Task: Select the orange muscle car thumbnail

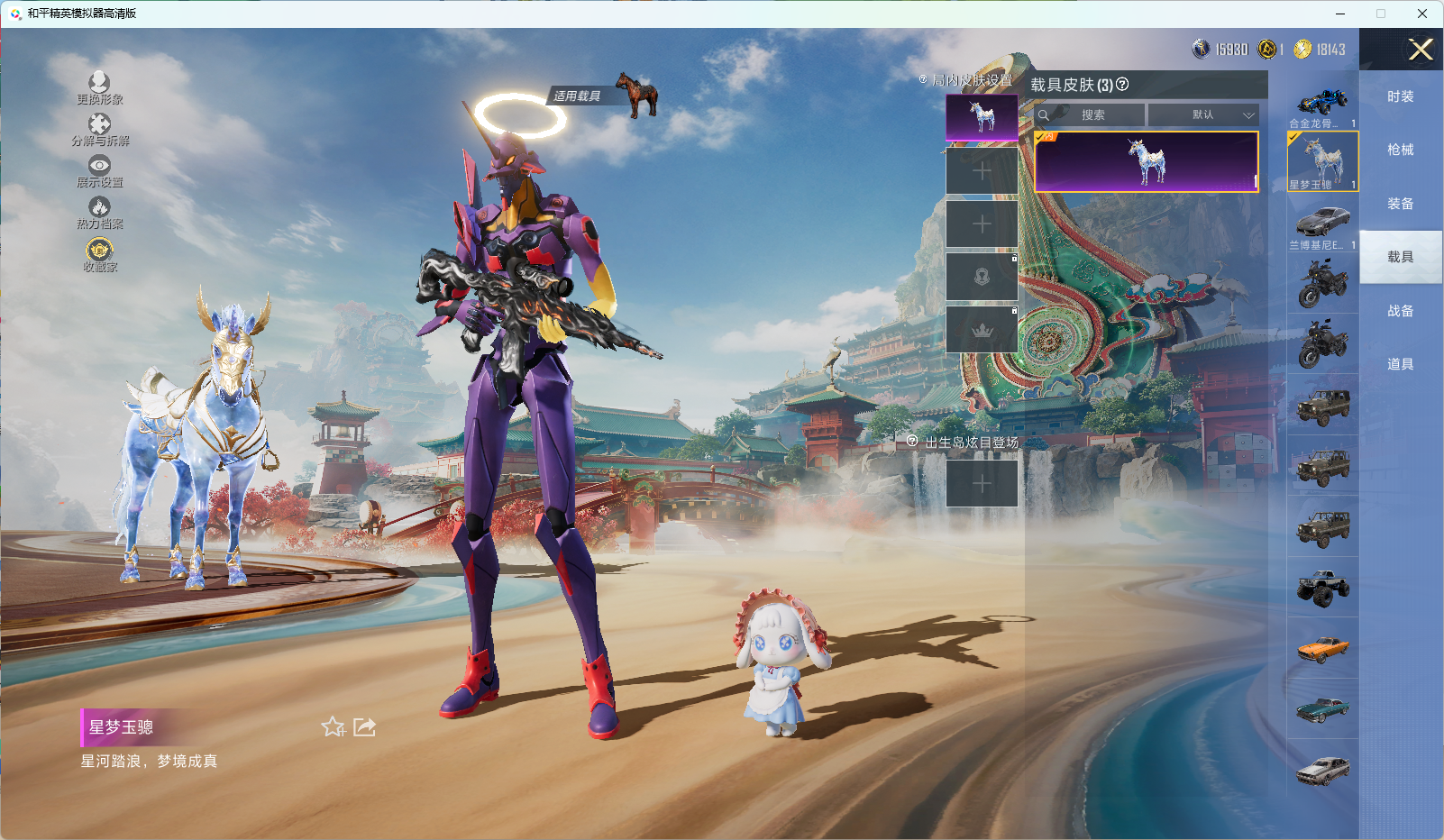Action: [x=1322, y=648]
